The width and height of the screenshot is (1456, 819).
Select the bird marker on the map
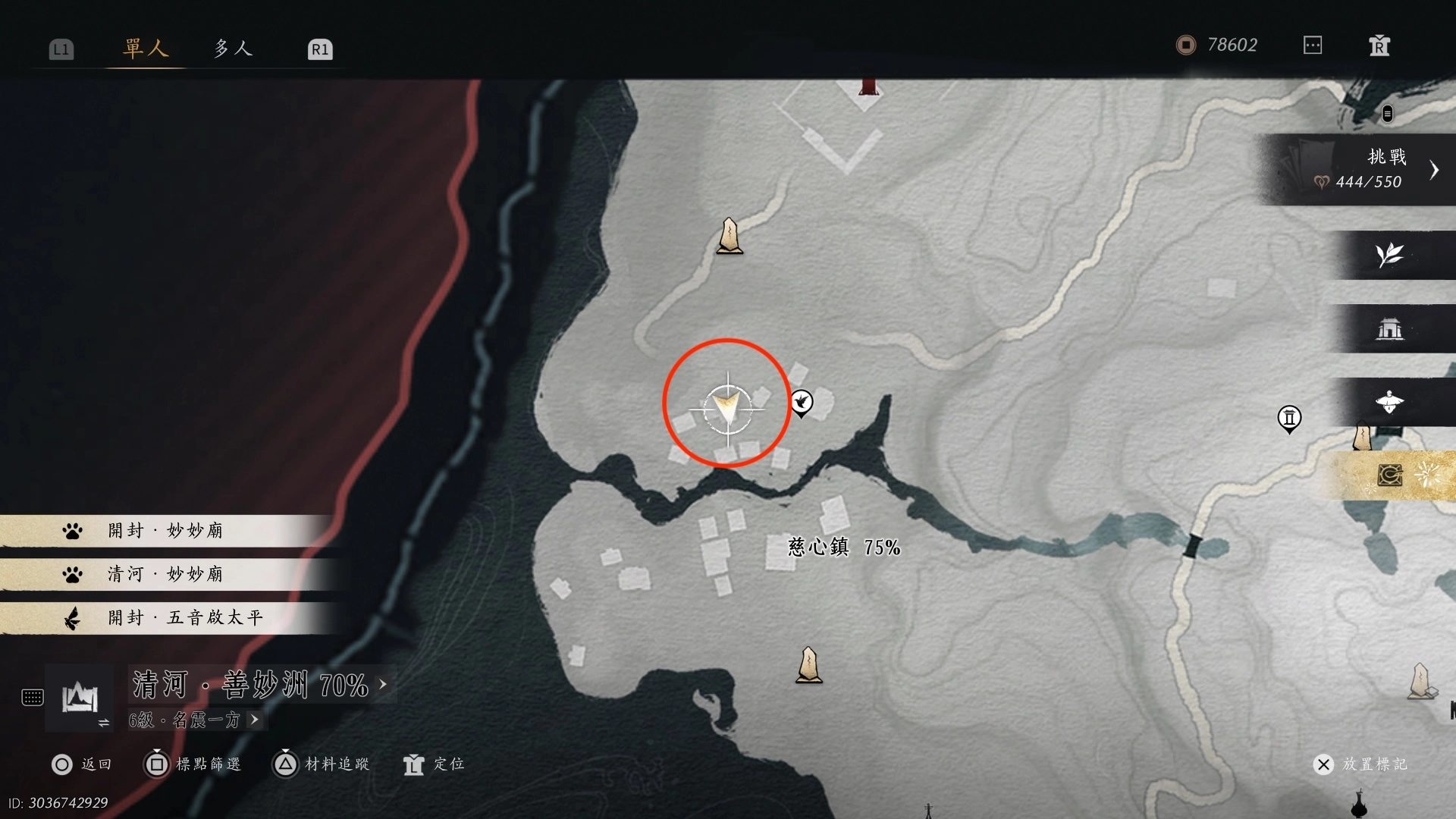802,401
